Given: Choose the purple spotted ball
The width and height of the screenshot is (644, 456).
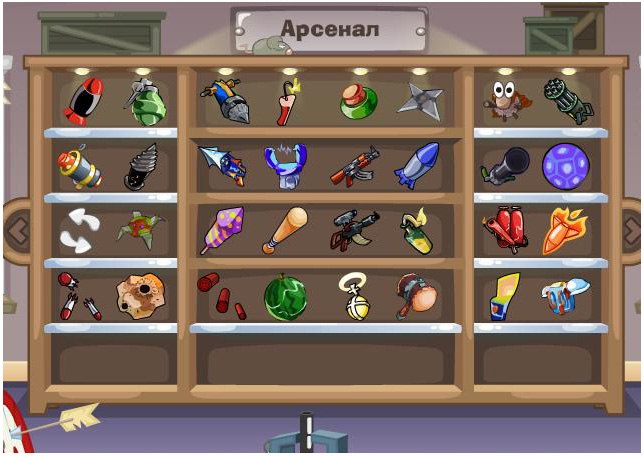Looking at the screenshot, I should coord(565,167).
